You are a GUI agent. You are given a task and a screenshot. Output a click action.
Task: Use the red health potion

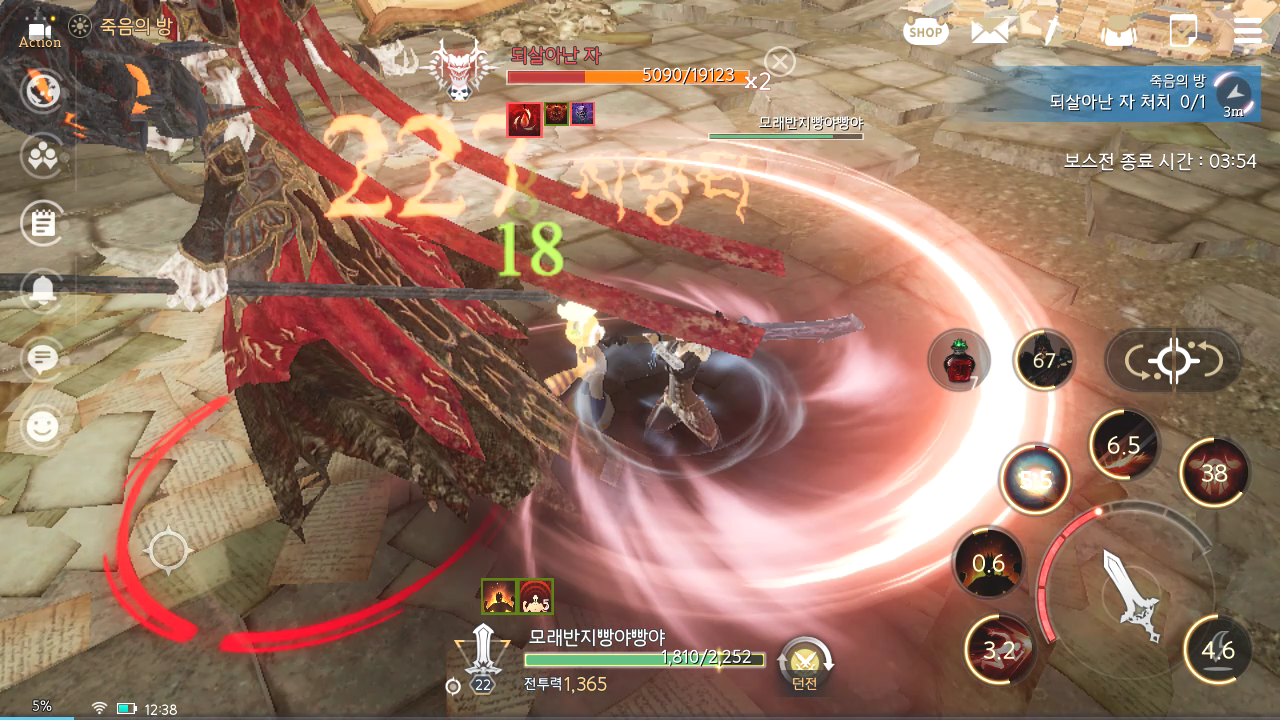point(958,360)
